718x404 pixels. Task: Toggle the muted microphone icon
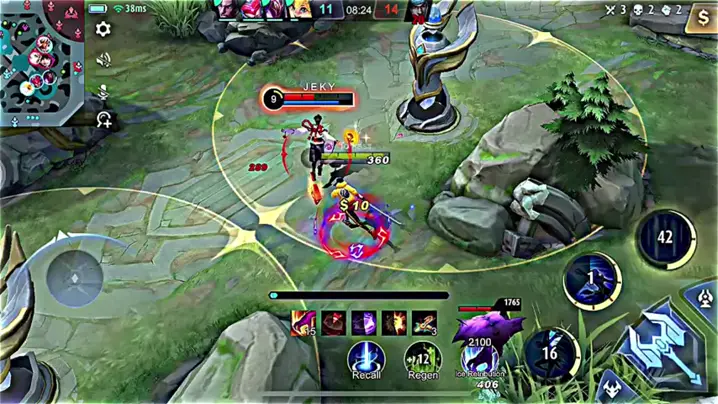pos(103,91)
